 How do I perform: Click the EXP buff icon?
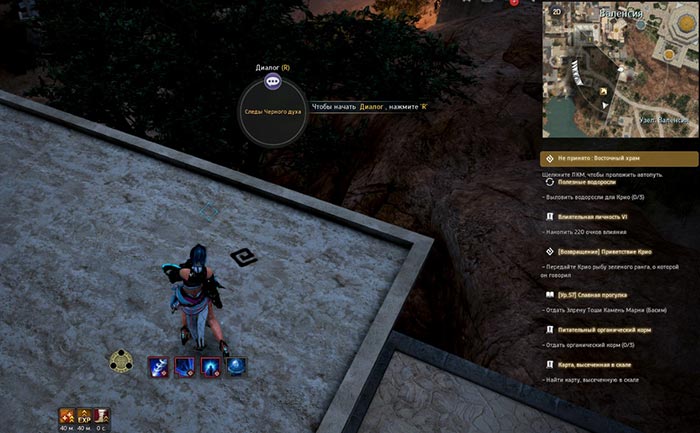[x=83, y=415]
